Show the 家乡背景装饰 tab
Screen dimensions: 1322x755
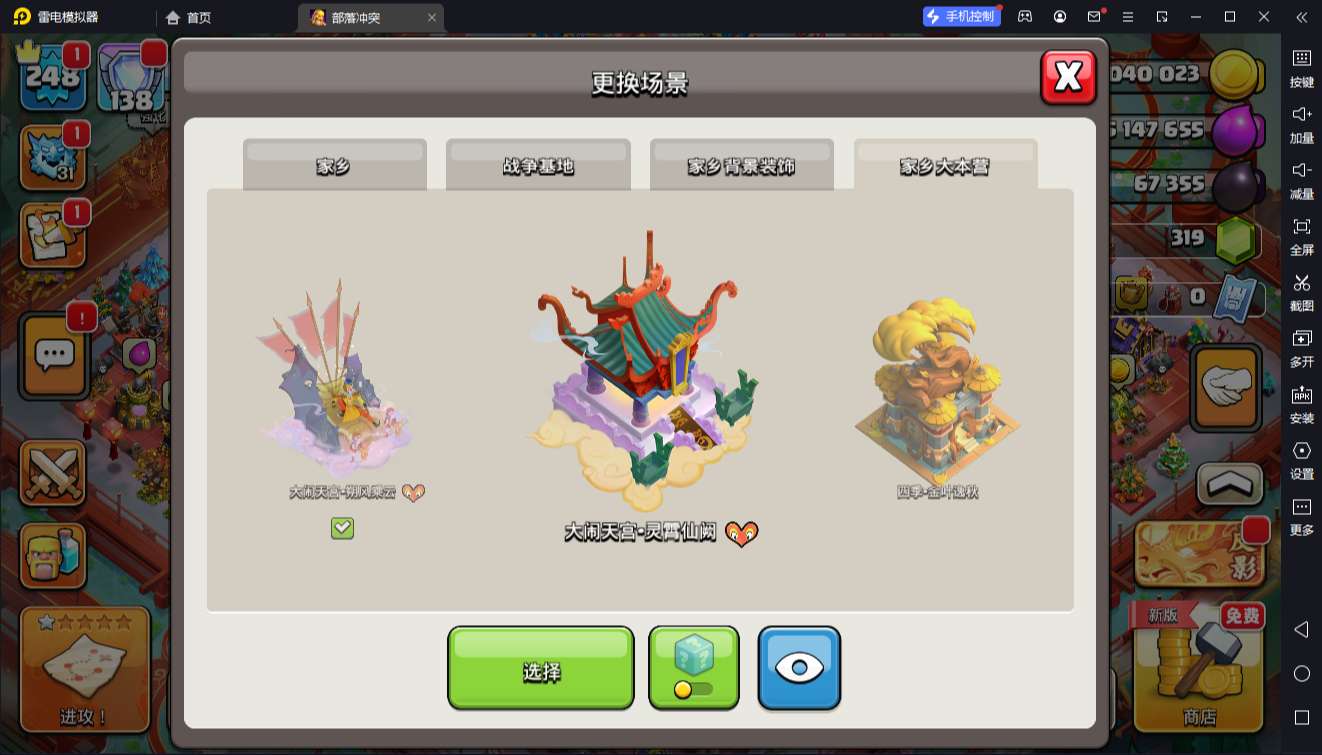click(741, 165)
